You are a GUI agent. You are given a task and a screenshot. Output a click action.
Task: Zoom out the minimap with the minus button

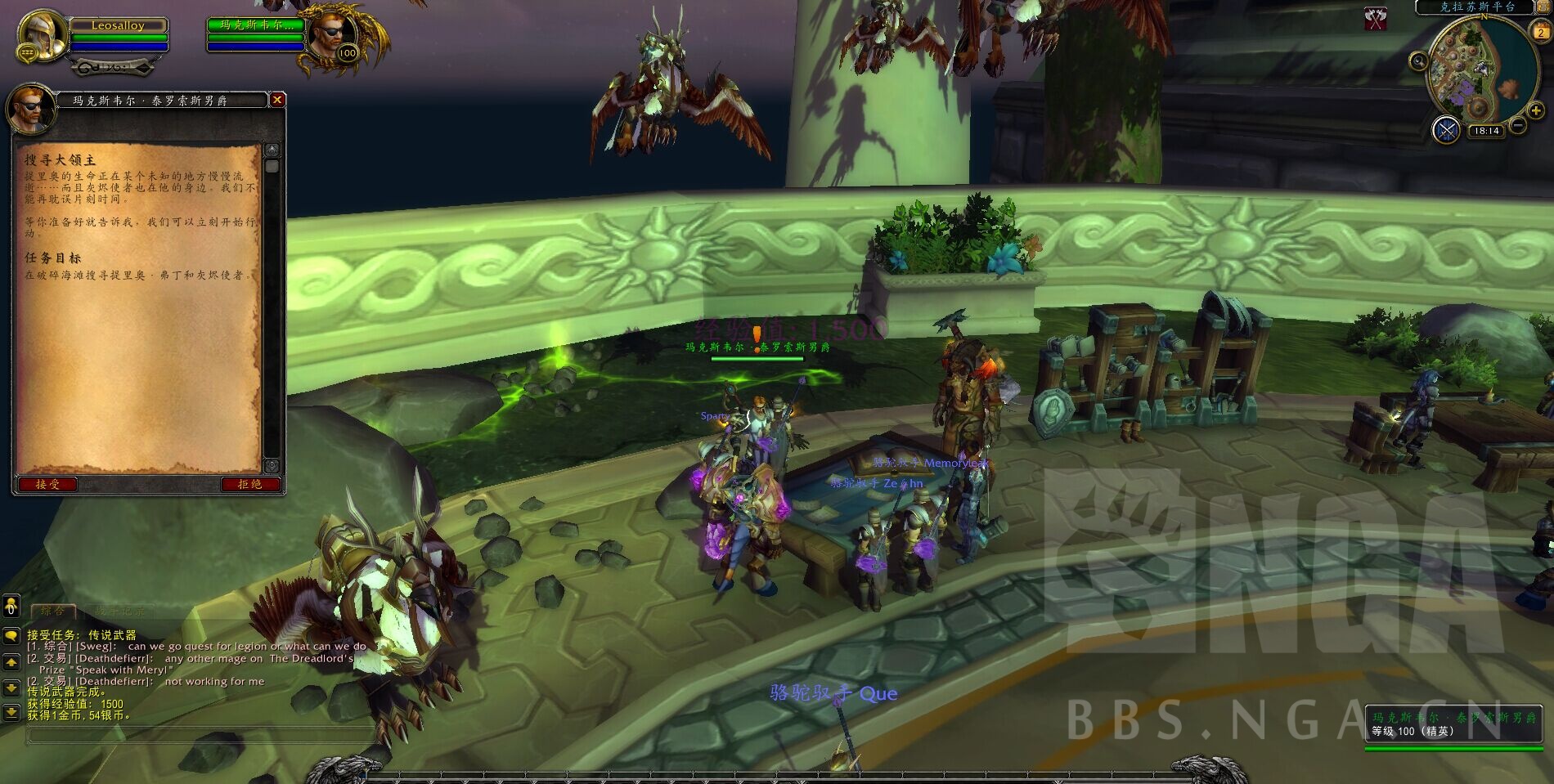click(x=1517, y=126)
